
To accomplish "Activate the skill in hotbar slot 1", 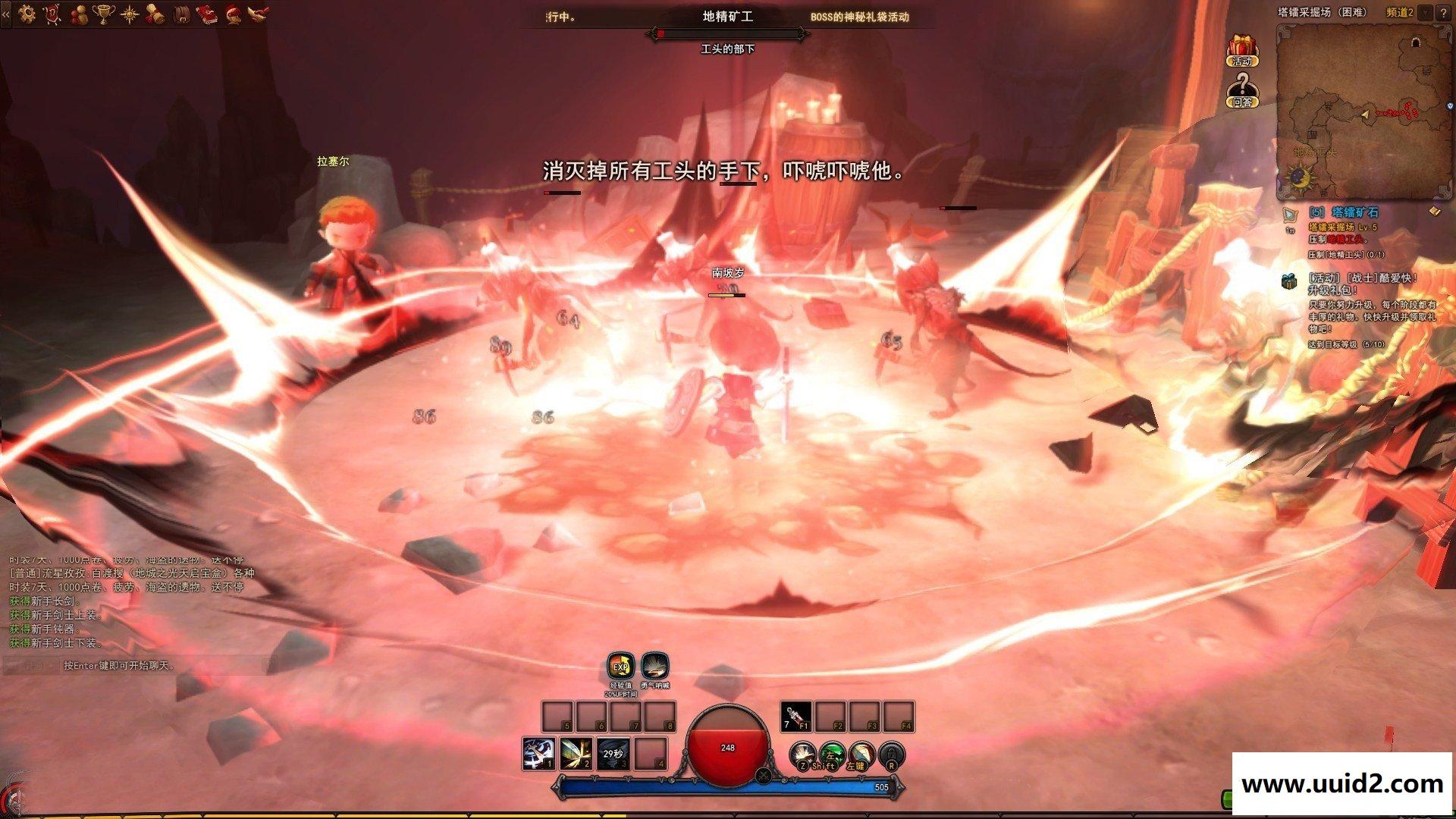I will tap(538, 754).
